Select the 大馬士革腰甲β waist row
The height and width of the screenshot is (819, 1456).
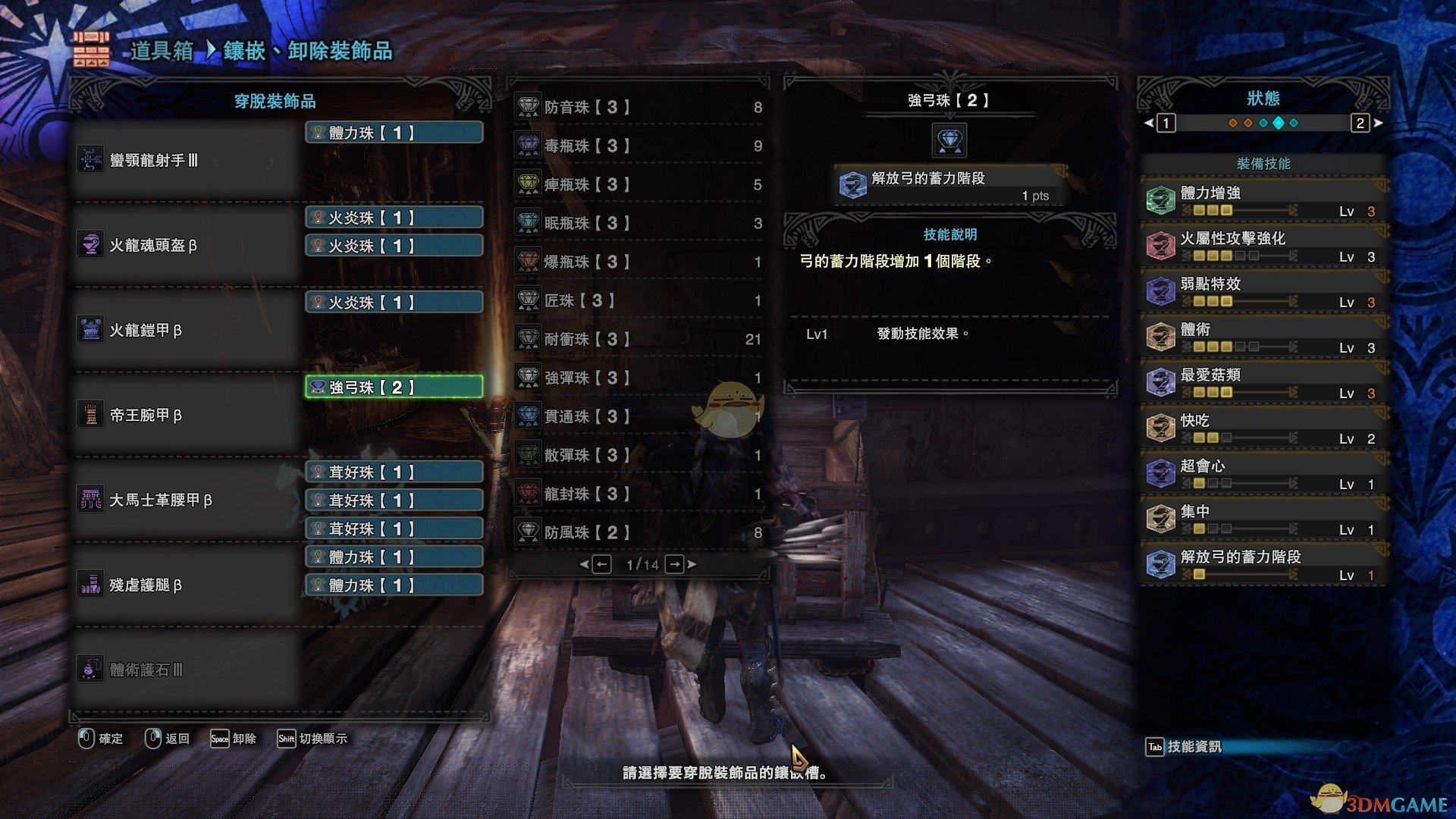[186, 500]
